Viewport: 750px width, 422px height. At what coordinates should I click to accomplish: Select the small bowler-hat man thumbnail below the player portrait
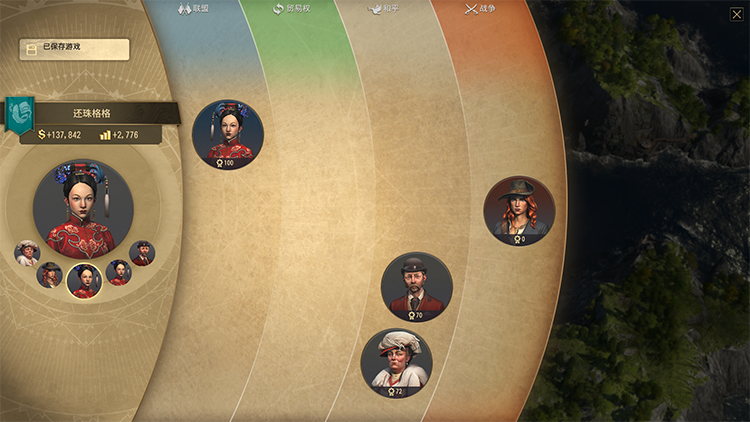point(142,253)
